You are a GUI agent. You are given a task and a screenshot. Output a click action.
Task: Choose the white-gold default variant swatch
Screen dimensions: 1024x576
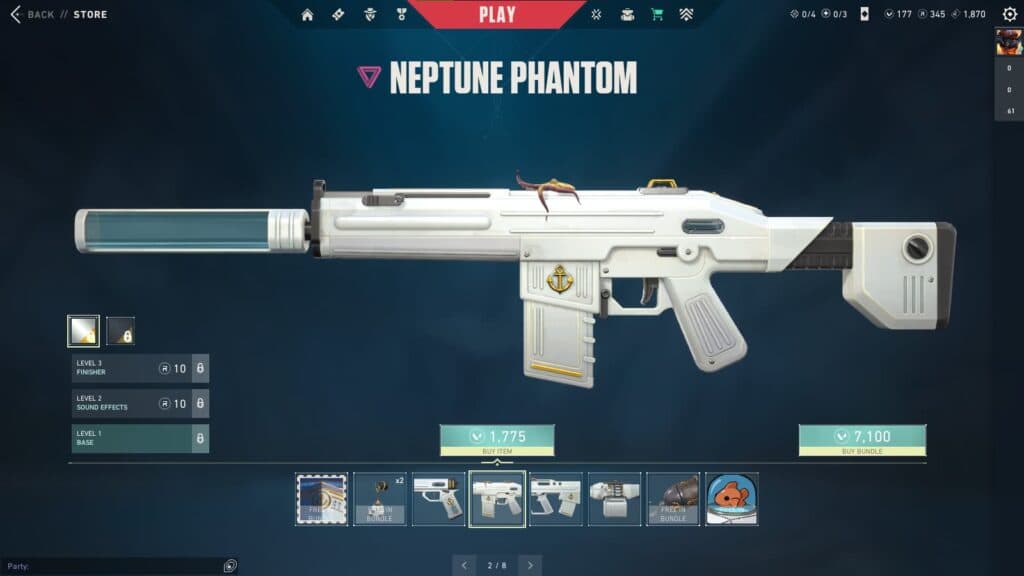pos(83,331)
